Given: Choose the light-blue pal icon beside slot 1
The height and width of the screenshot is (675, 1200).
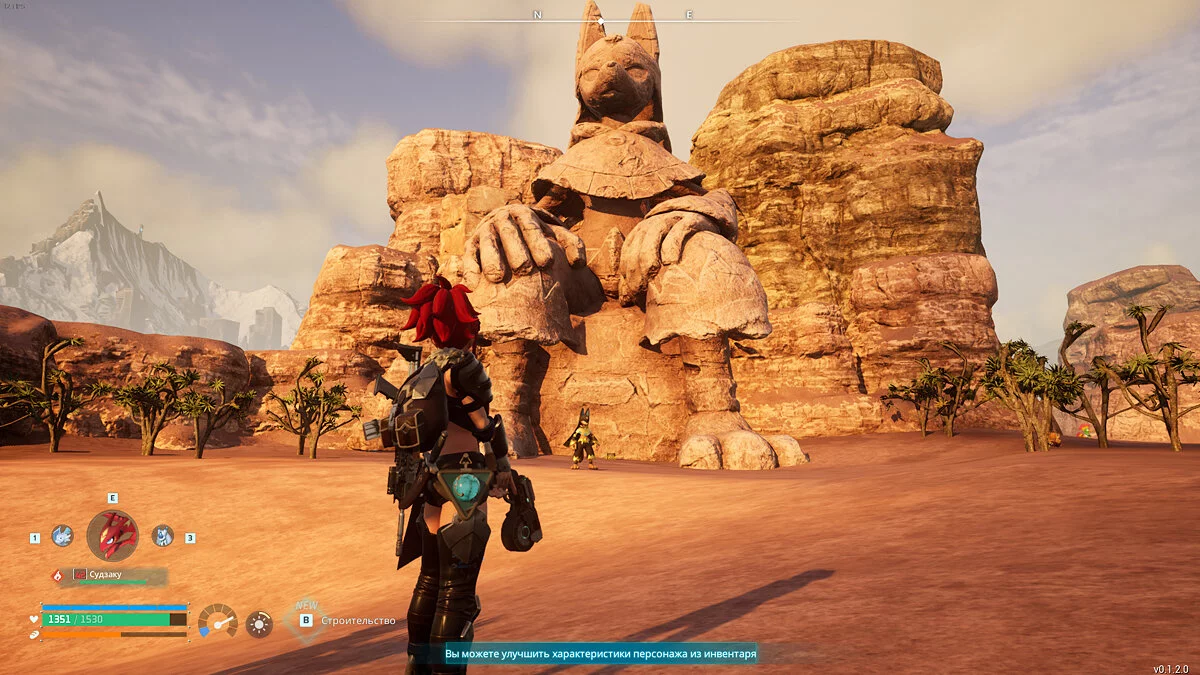Looking at the screenshot, I should click(62, 536).
